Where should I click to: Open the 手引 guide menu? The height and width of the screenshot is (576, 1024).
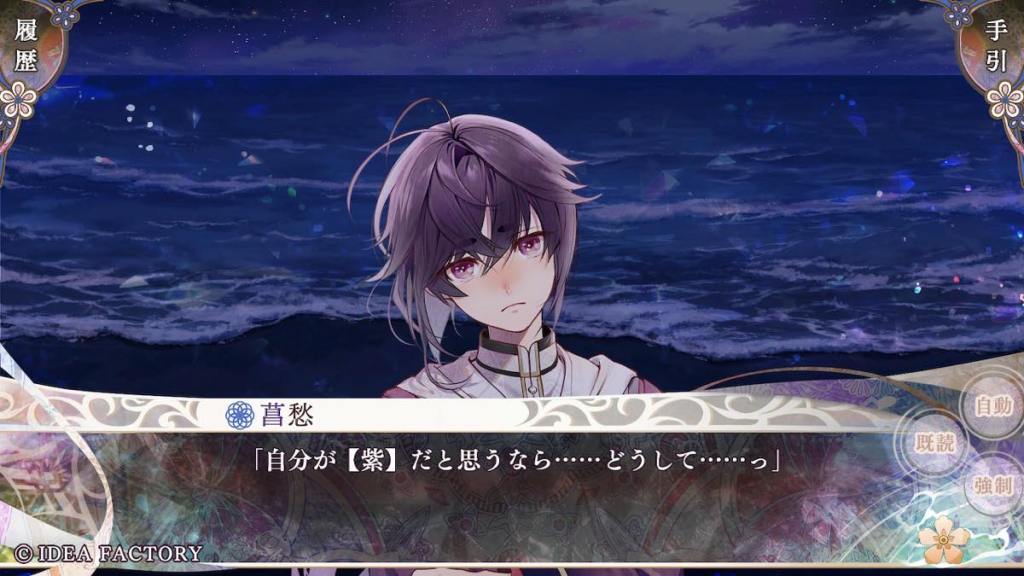point(998,46)
